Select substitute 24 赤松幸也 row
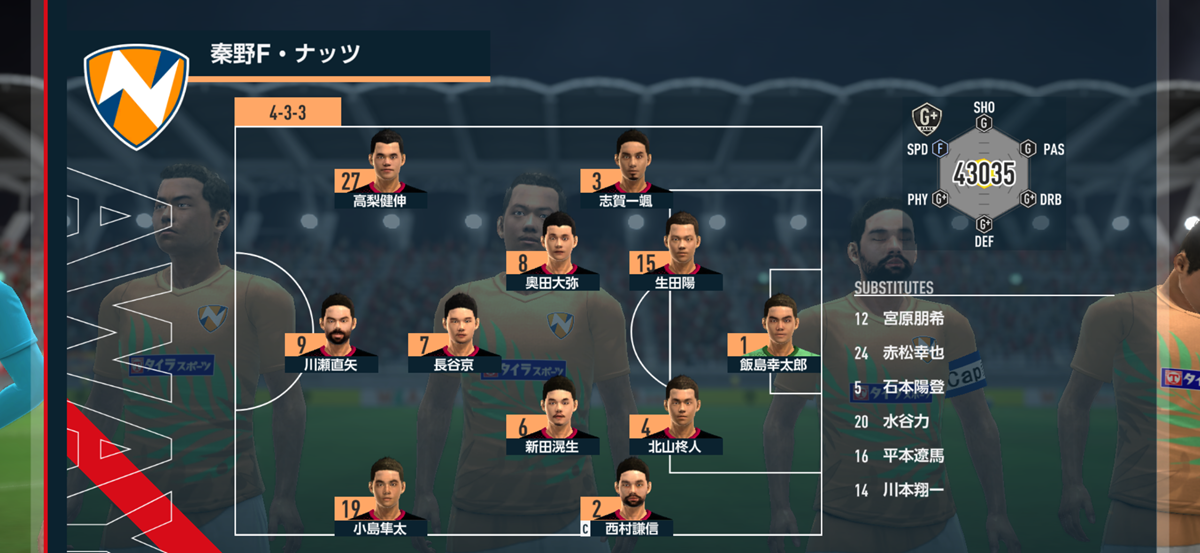 (900, 353)
